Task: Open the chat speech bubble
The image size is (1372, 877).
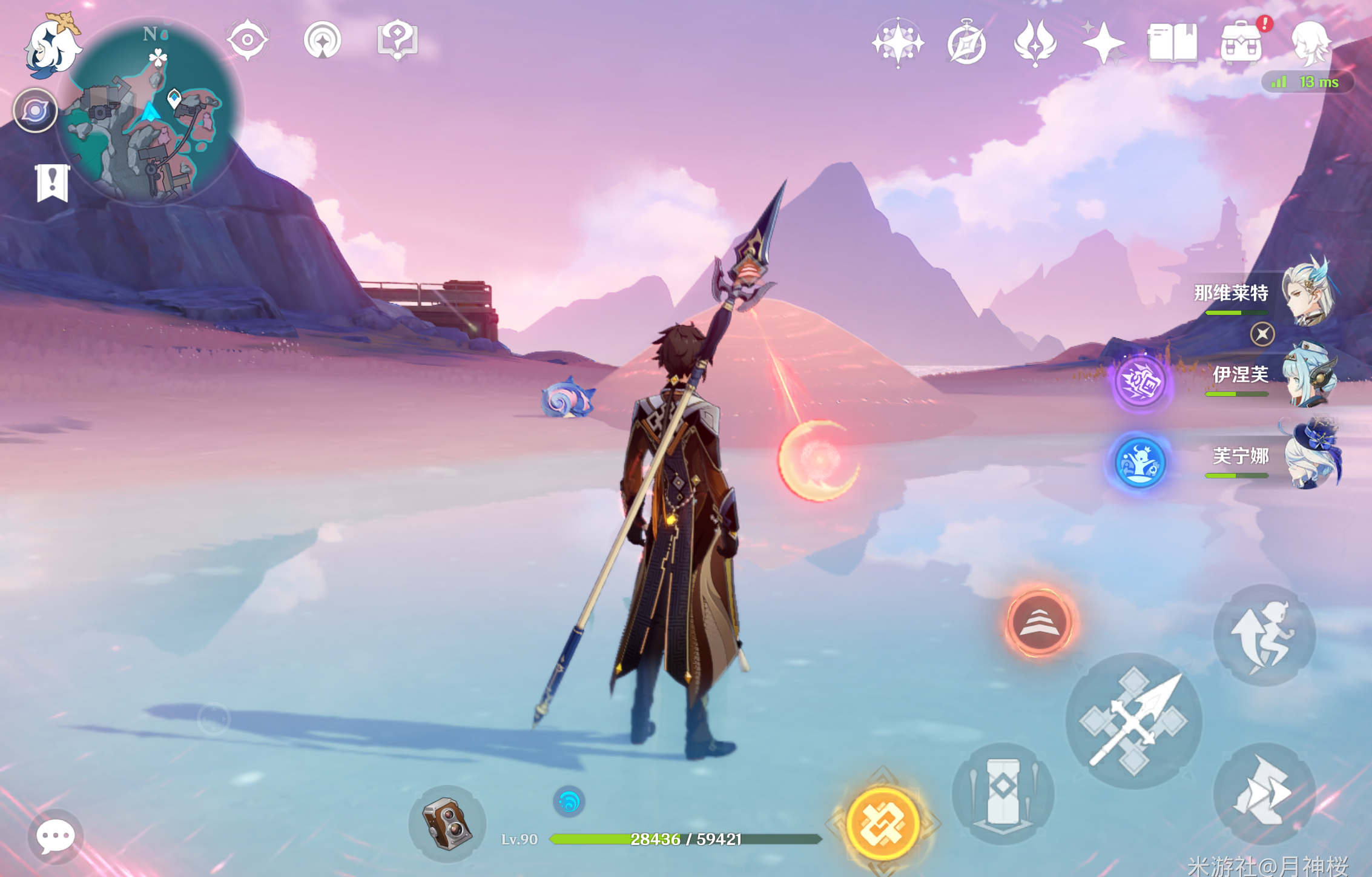Action: click(56, 837)
